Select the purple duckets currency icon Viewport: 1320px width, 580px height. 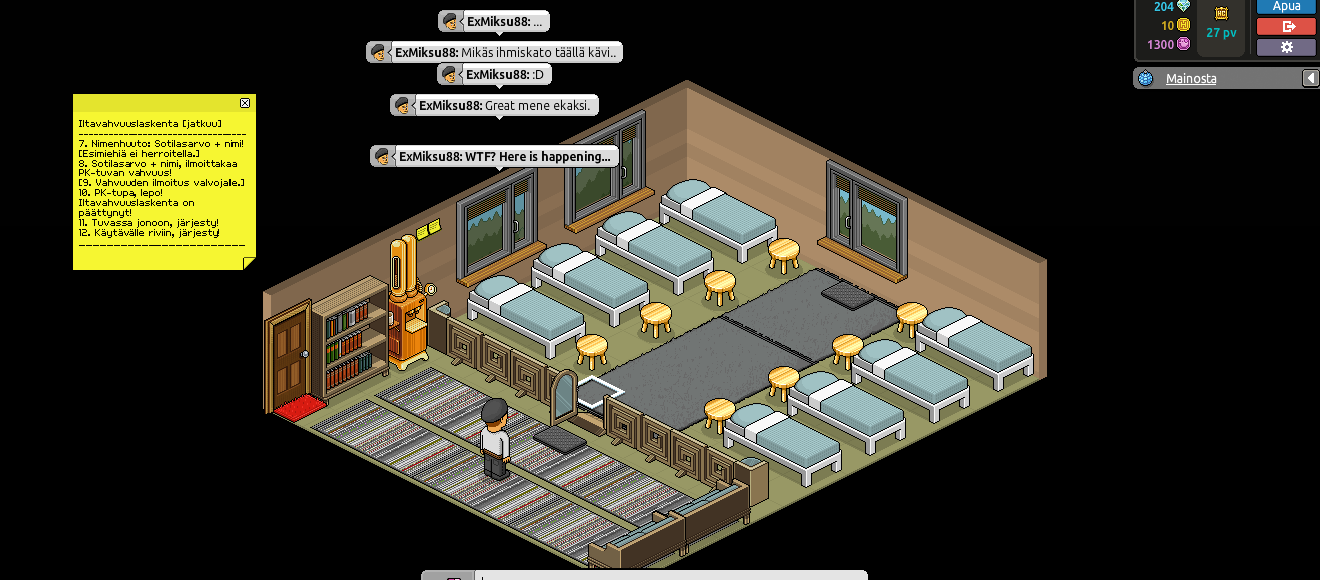point(1184,44)
